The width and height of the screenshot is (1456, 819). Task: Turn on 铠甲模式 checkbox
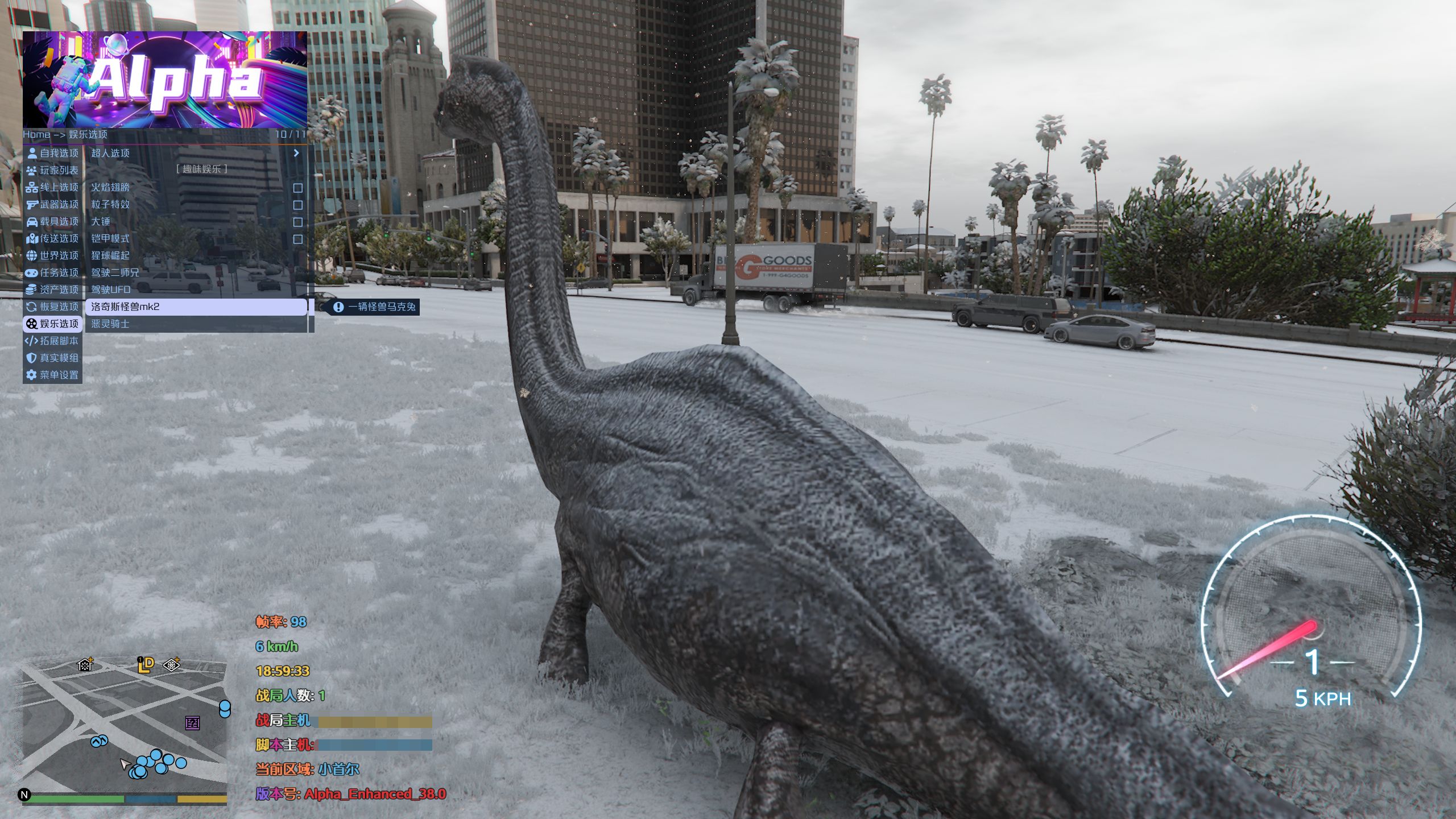pyautogui.click(x=297, y=239)
